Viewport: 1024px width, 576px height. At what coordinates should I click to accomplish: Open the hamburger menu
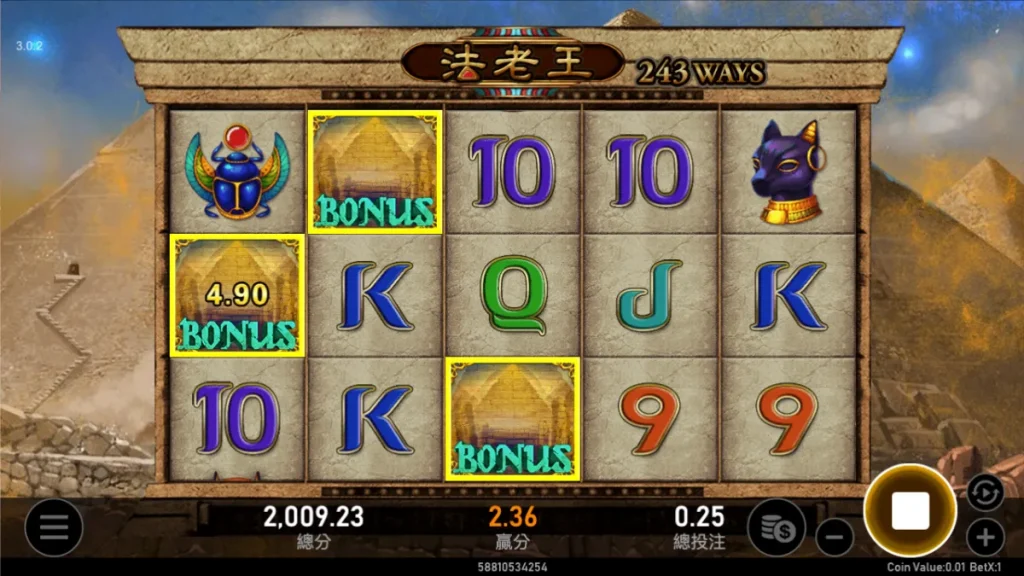(53, 526)
